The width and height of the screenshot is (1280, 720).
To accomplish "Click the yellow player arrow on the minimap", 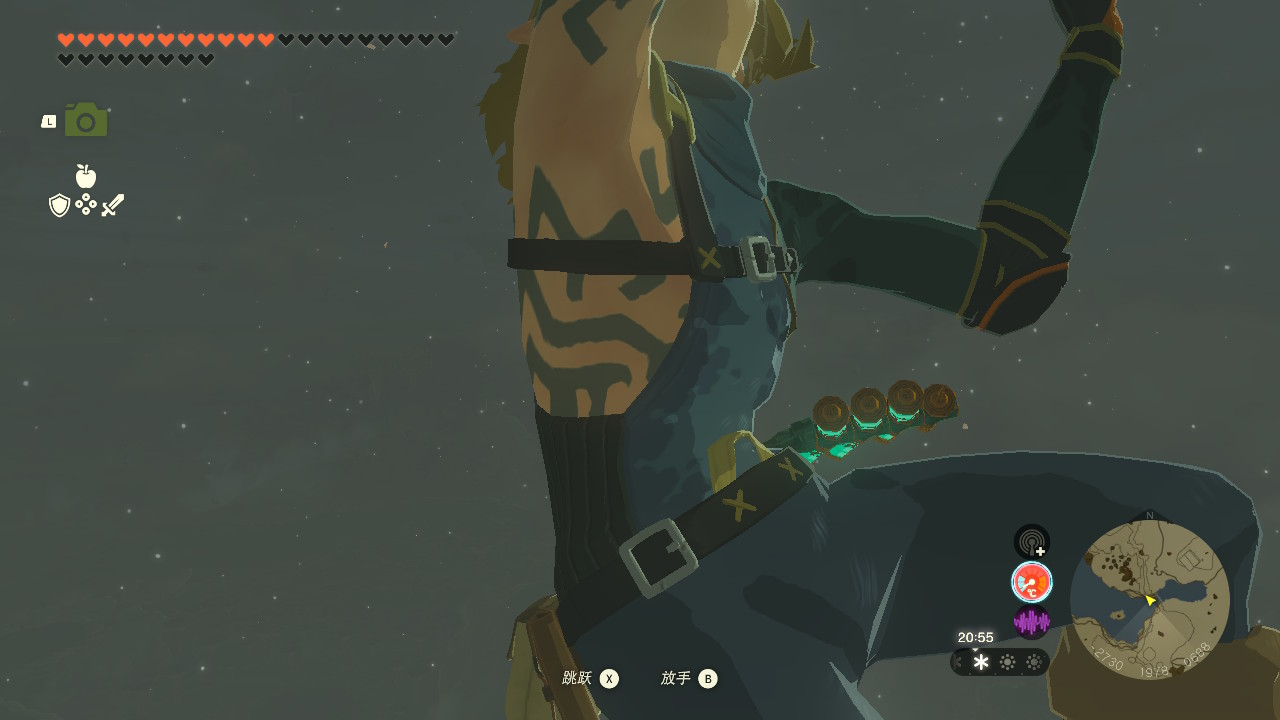I will point(1150,600).
